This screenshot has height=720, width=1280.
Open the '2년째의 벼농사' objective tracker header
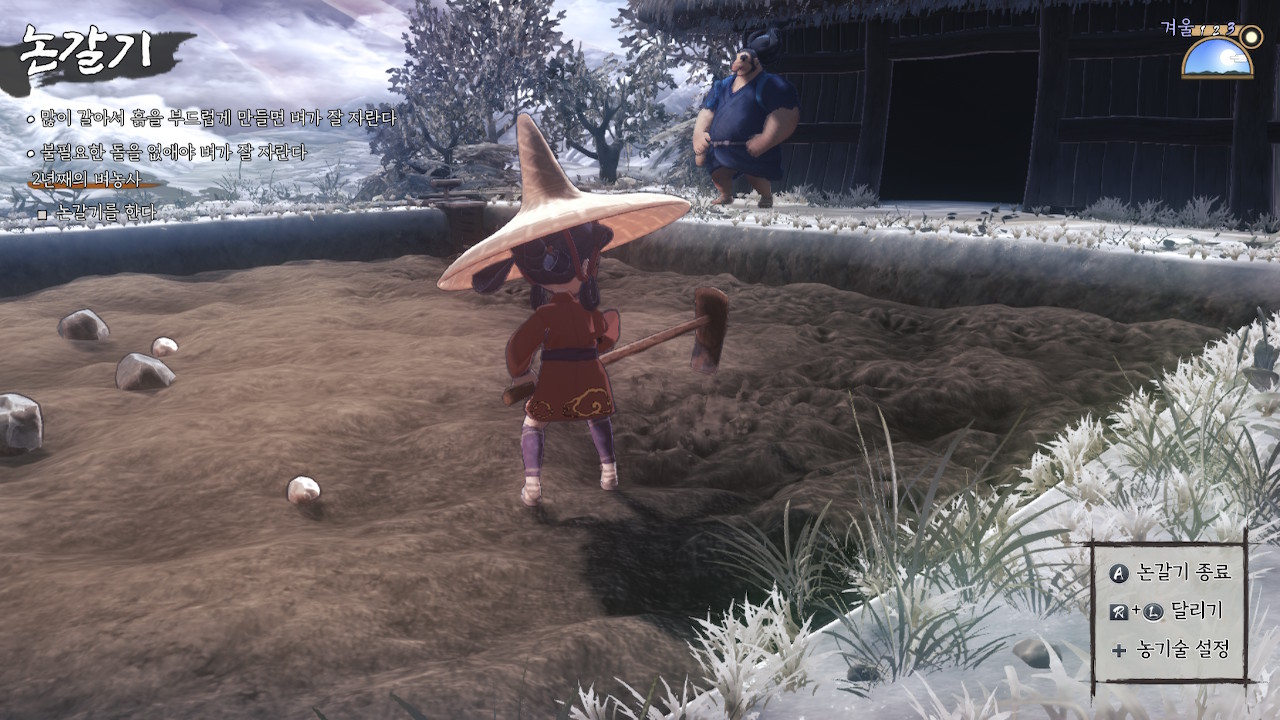[x=86, y=180]
